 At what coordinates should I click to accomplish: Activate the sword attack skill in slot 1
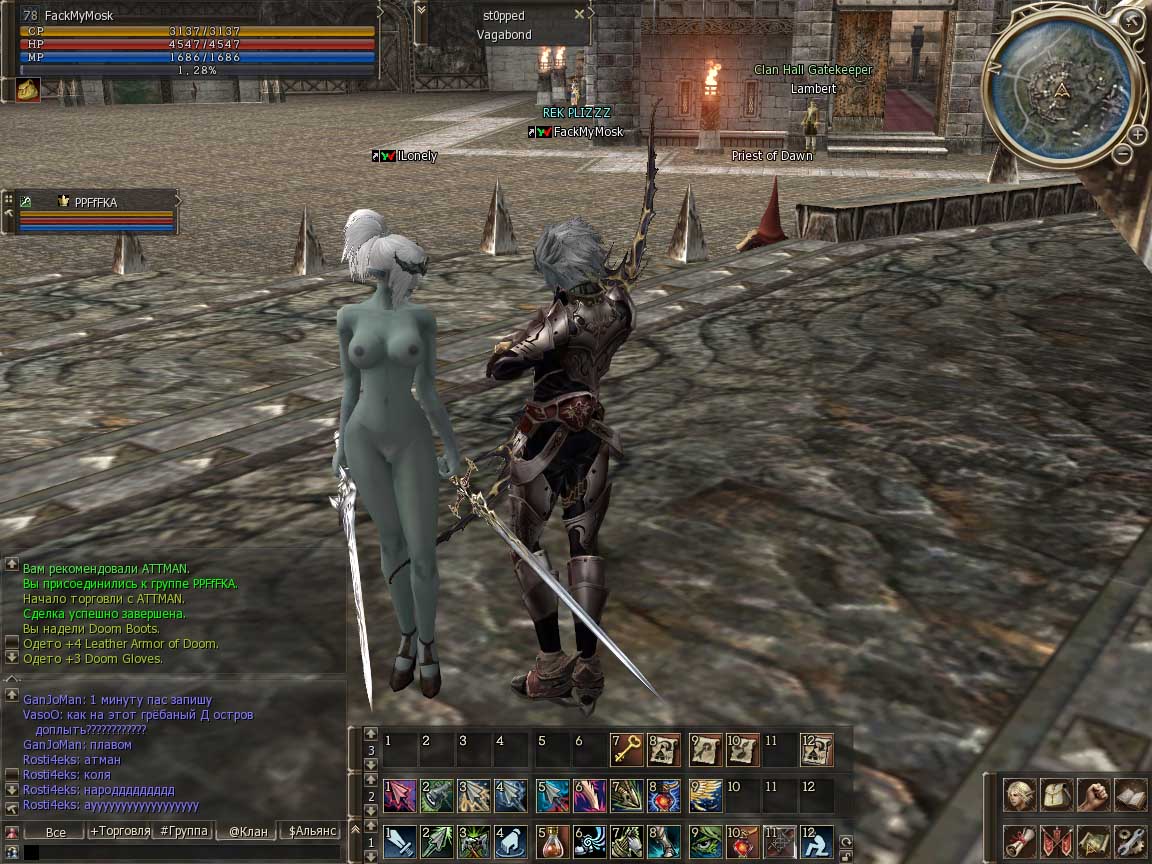[x=400, y=841]
